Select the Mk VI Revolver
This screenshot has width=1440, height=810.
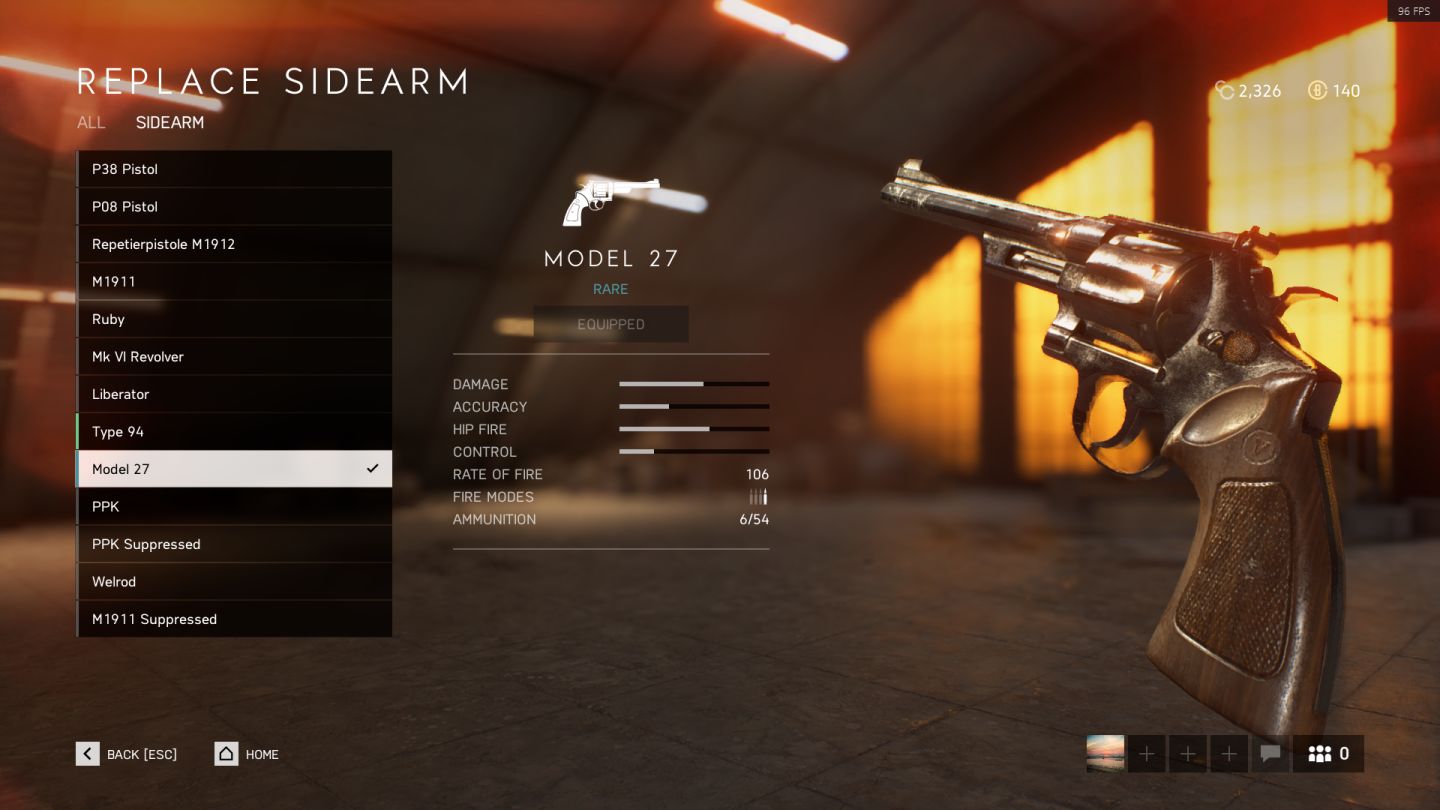(x=234, y=357)
